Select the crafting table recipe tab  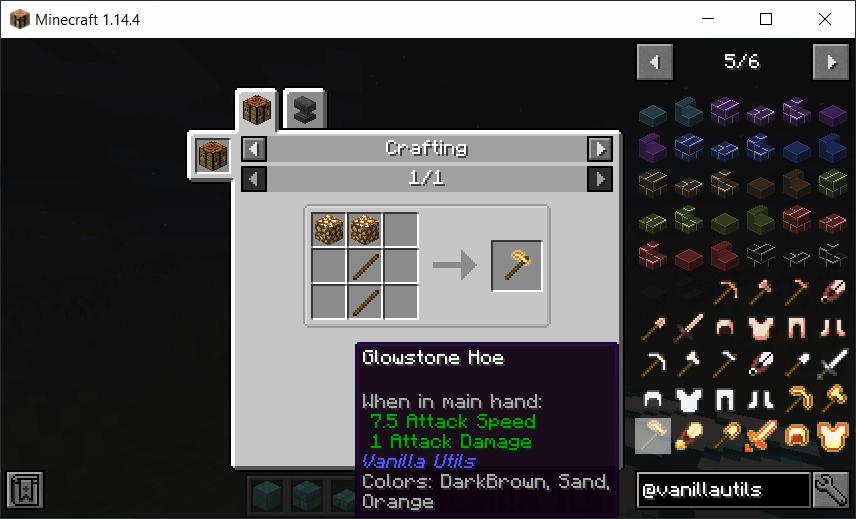[256, 109]
